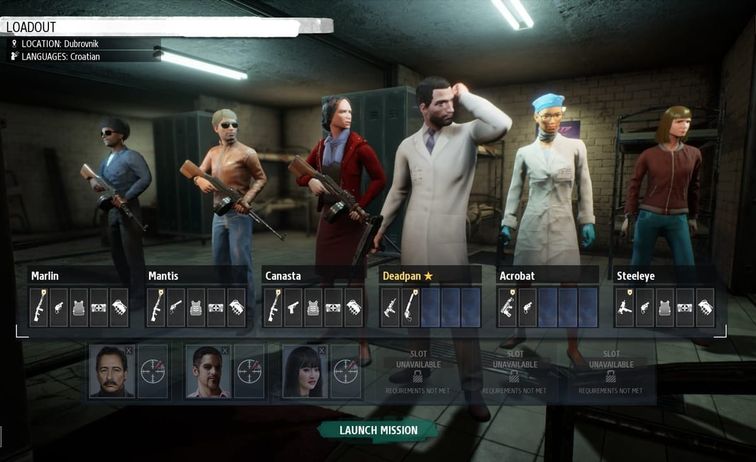Select Canasta's rifle slot
The image size is (756, 462).
click(x=273, y=308)
